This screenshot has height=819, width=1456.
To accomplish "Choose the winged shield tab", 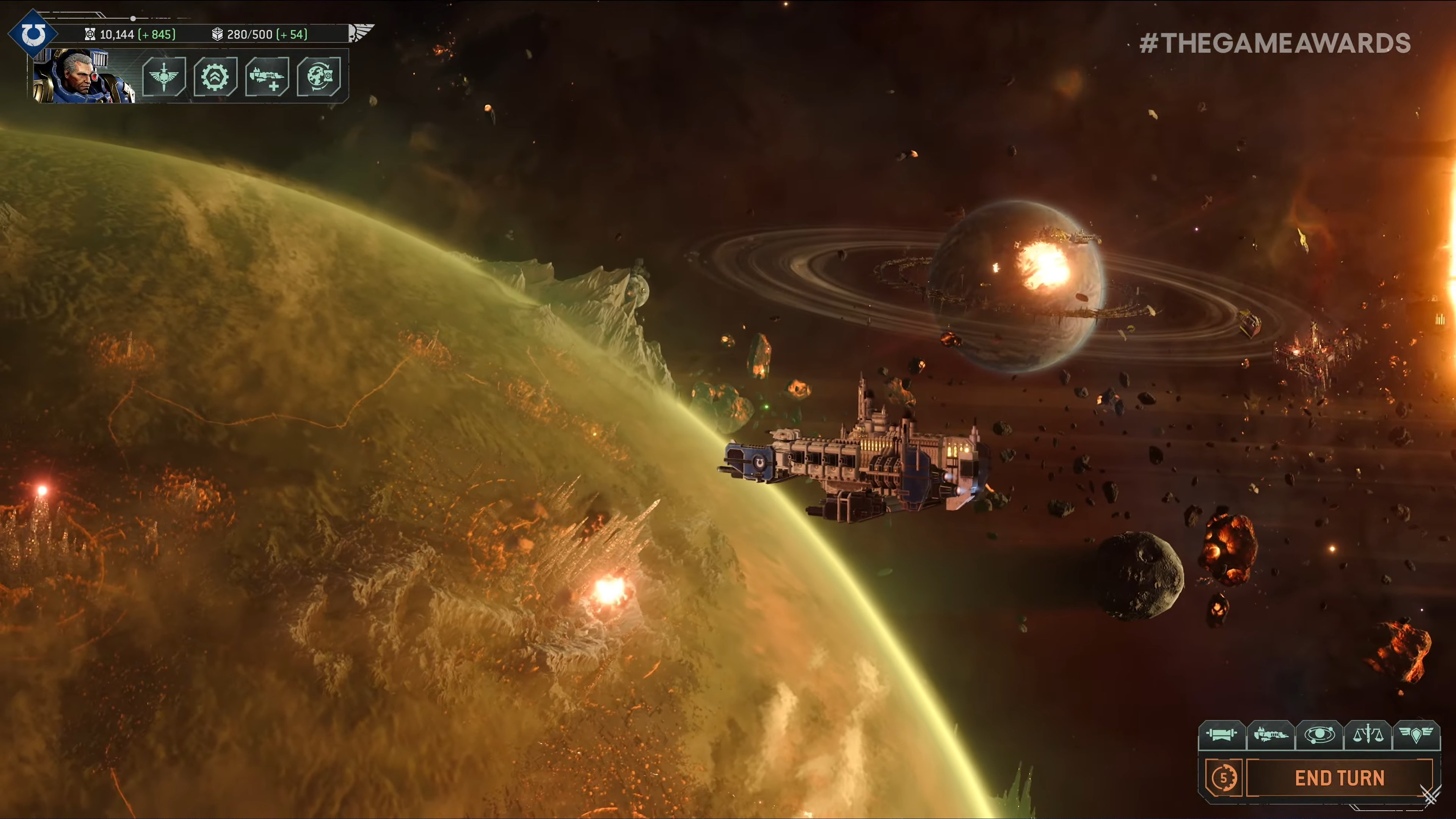I will [1416, 735].
